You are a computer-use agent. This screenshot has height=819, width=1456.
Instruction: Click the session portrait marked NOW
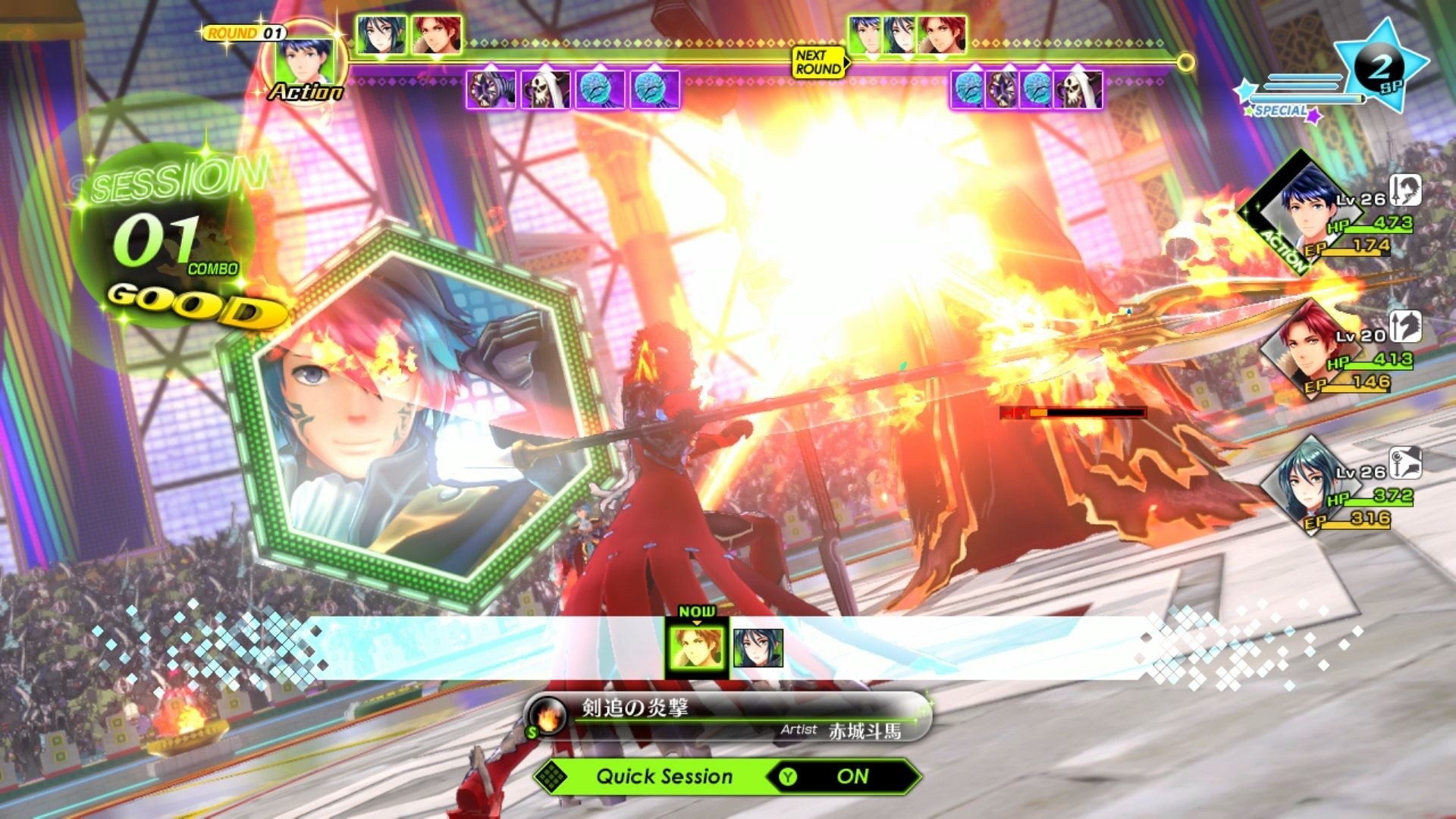click(696, 647)
